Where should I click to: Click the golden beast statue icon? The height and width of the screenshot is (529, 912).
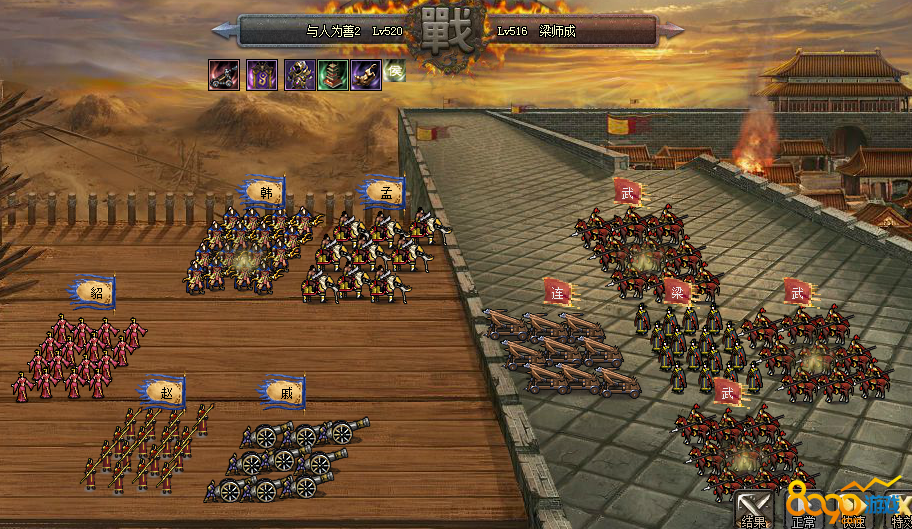366,74
